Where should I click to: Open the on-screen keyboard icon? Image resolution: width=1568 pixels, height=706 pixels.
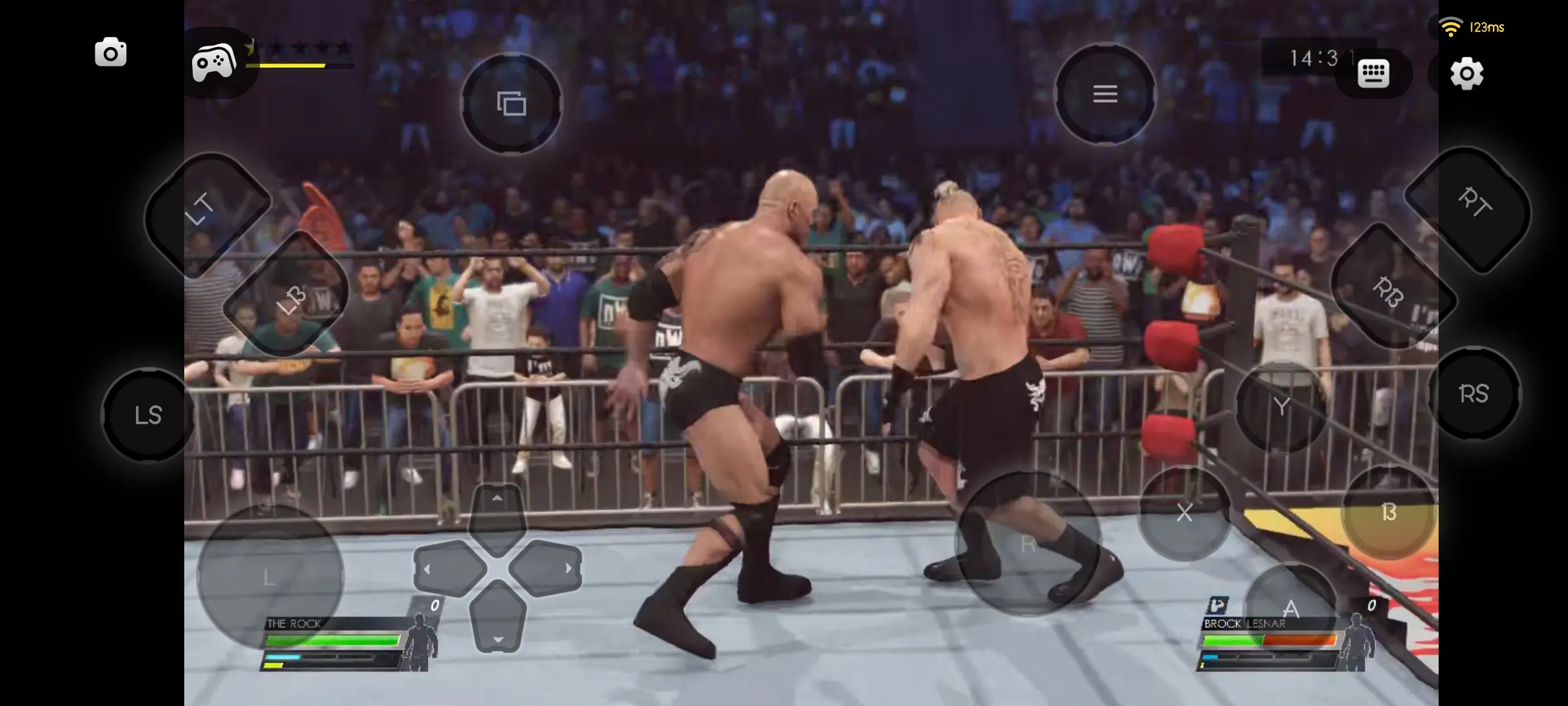click(x=1374, y=73)
